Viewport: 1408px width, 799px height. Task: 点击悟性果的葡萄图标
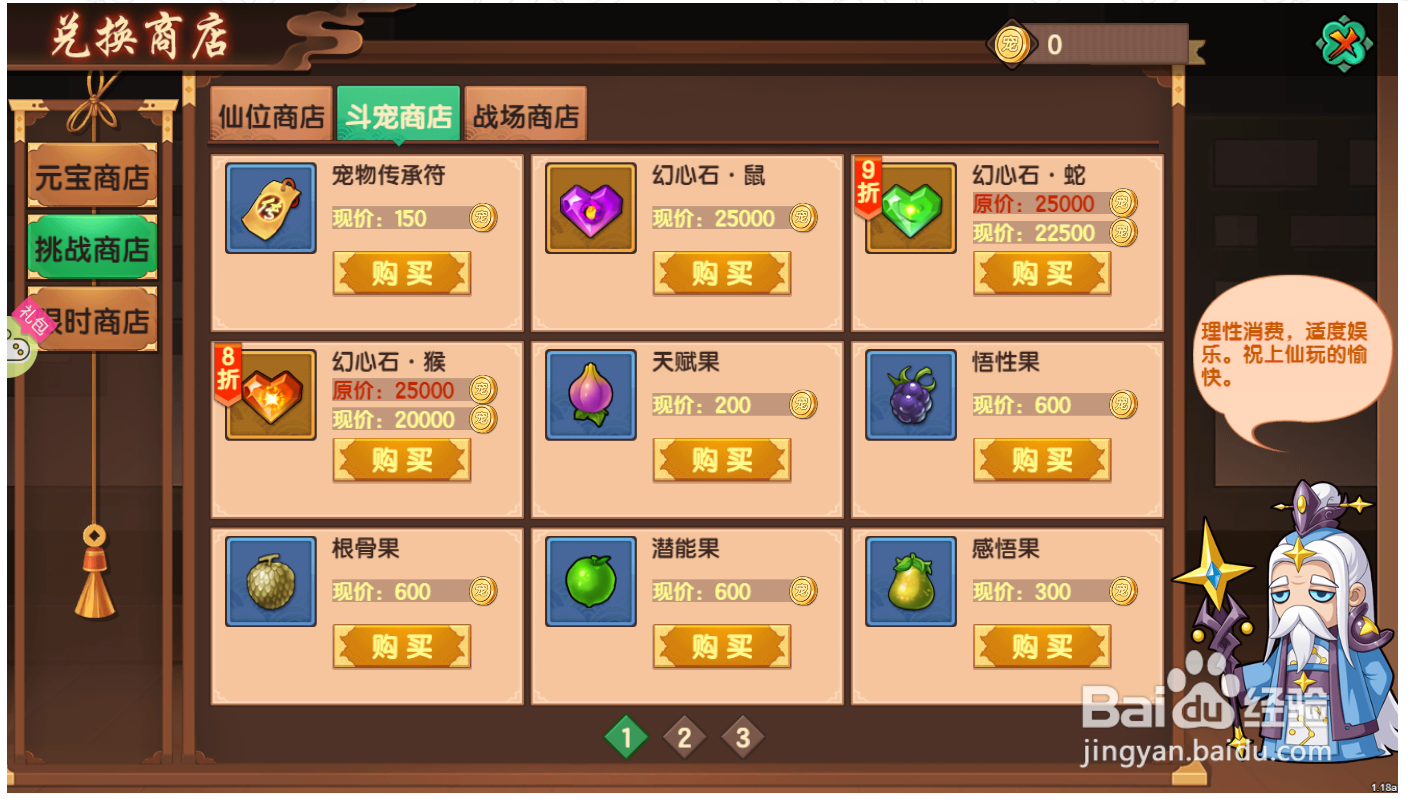coord(910,394)
